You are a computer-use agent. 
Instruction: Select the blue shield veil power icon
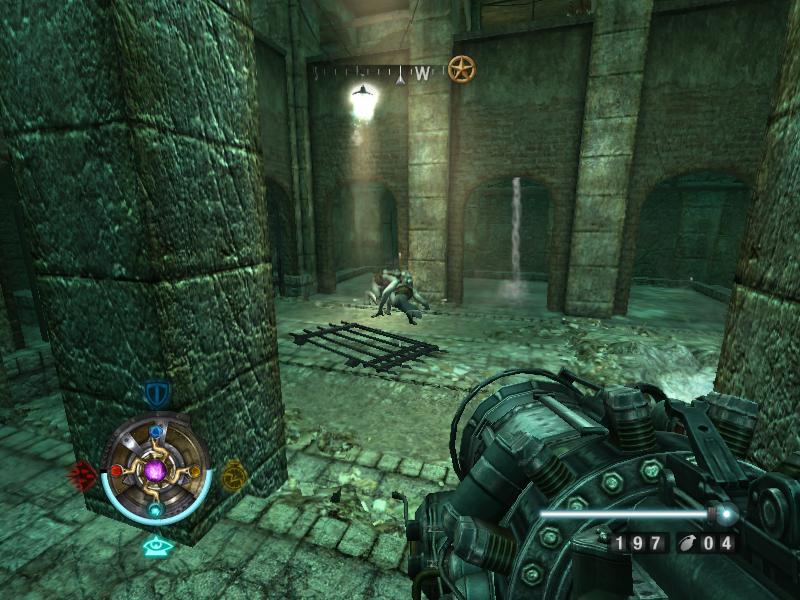coord(155,392)
